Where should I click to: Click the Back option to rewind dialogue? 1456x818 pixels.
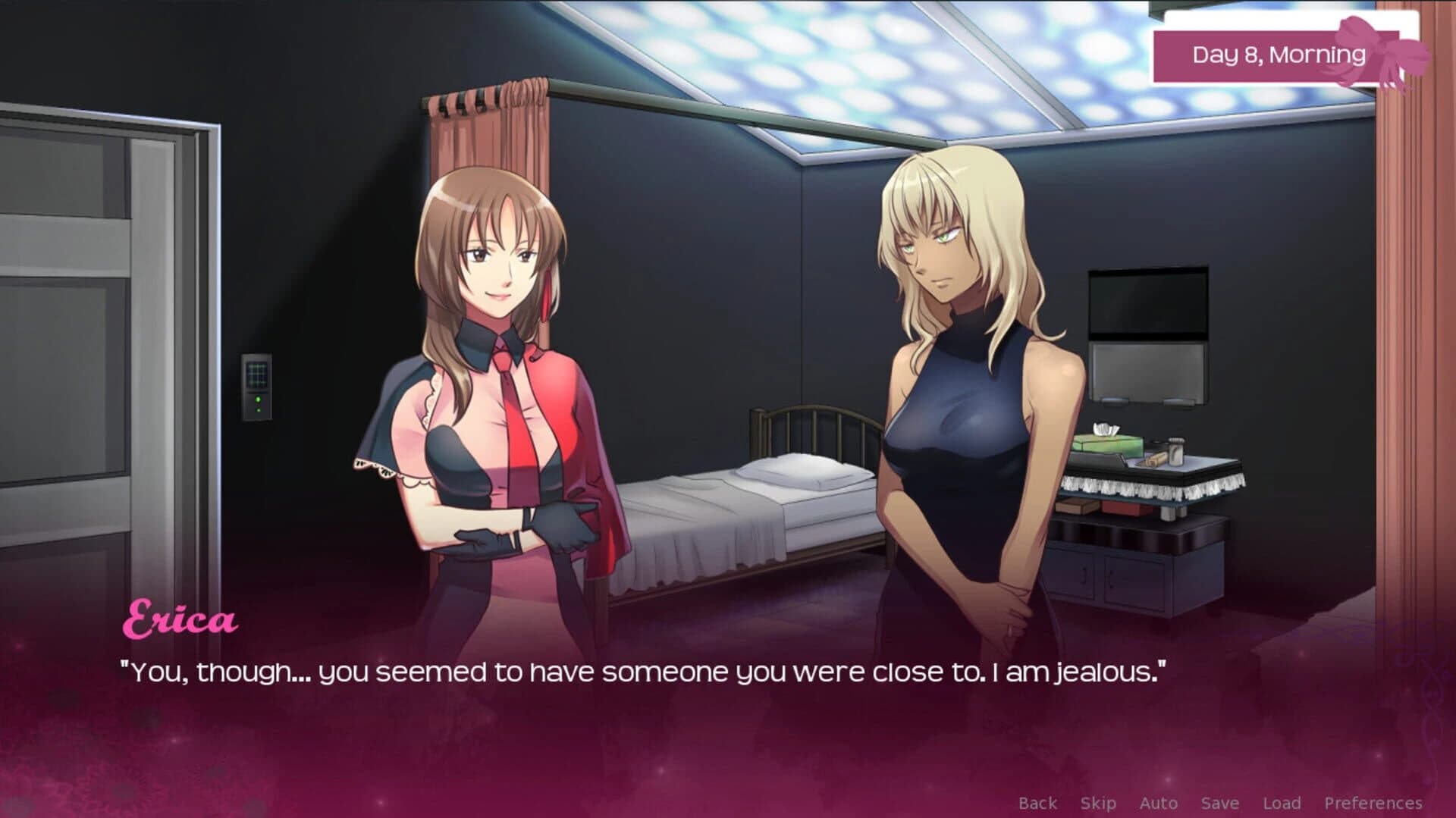pyautogui.click(x=1038, y=802)
